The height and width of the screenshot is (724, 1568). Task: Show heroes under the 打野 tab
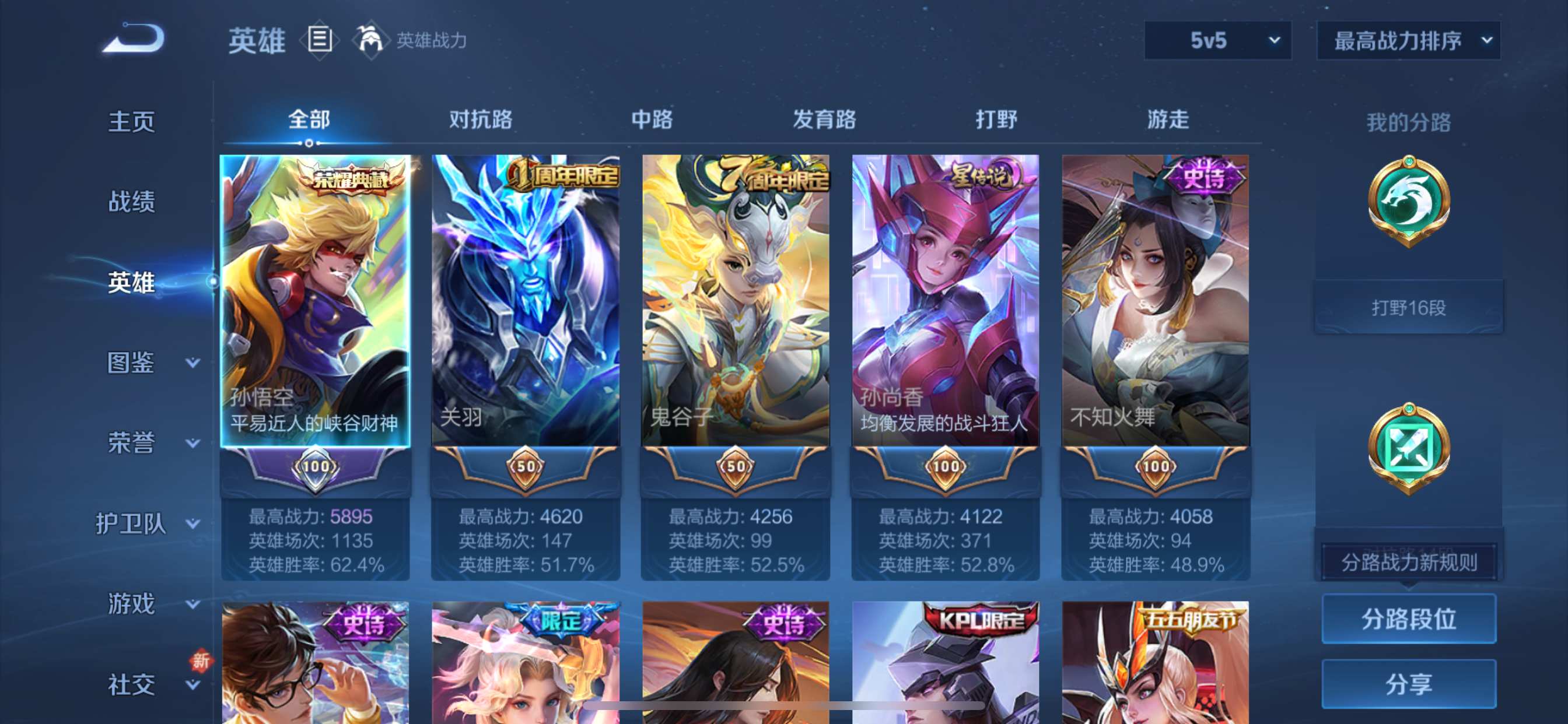click(x=996, y=120)
